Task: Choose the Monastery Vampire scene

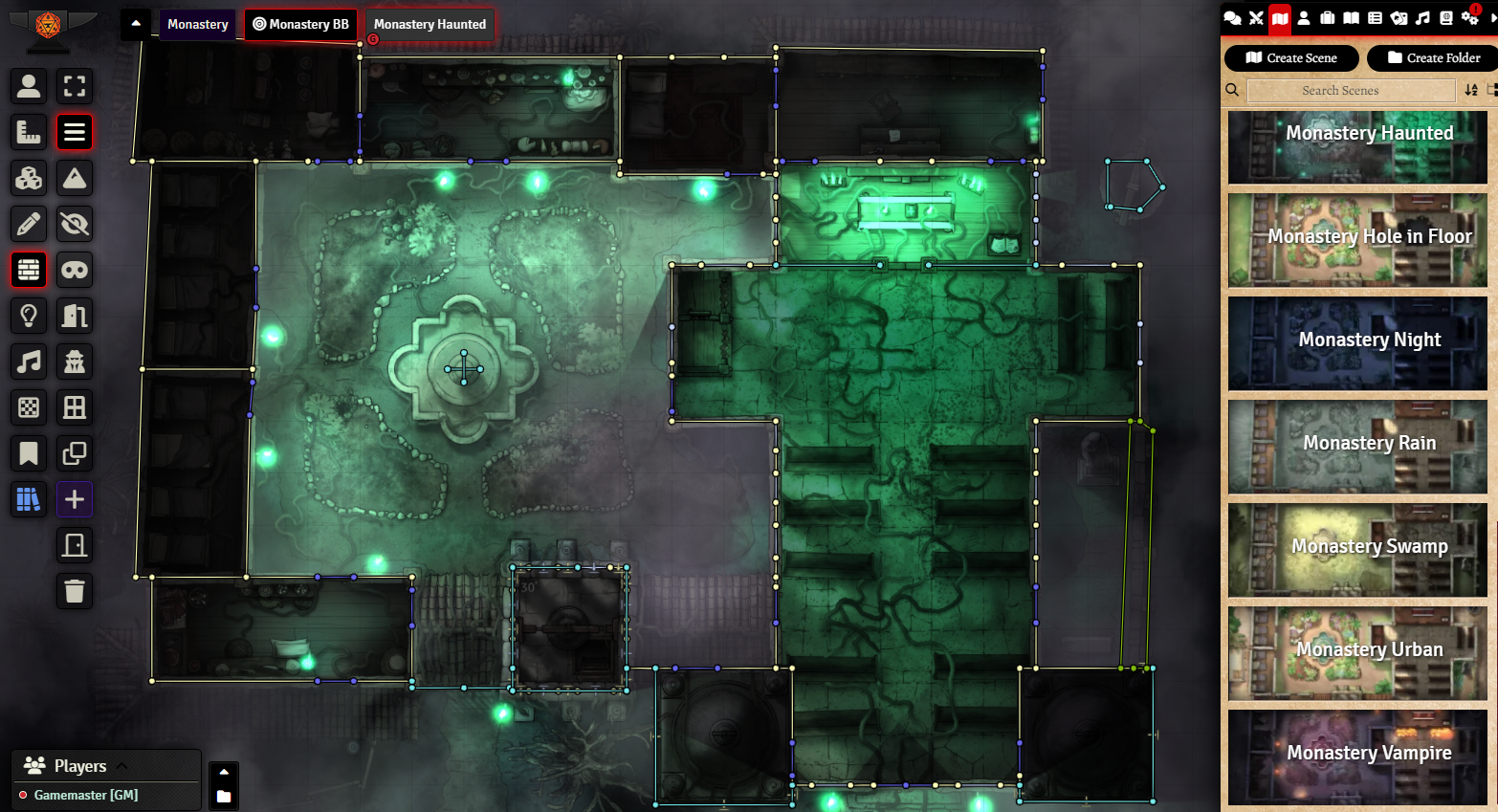Action: [x=1357, y=756]
